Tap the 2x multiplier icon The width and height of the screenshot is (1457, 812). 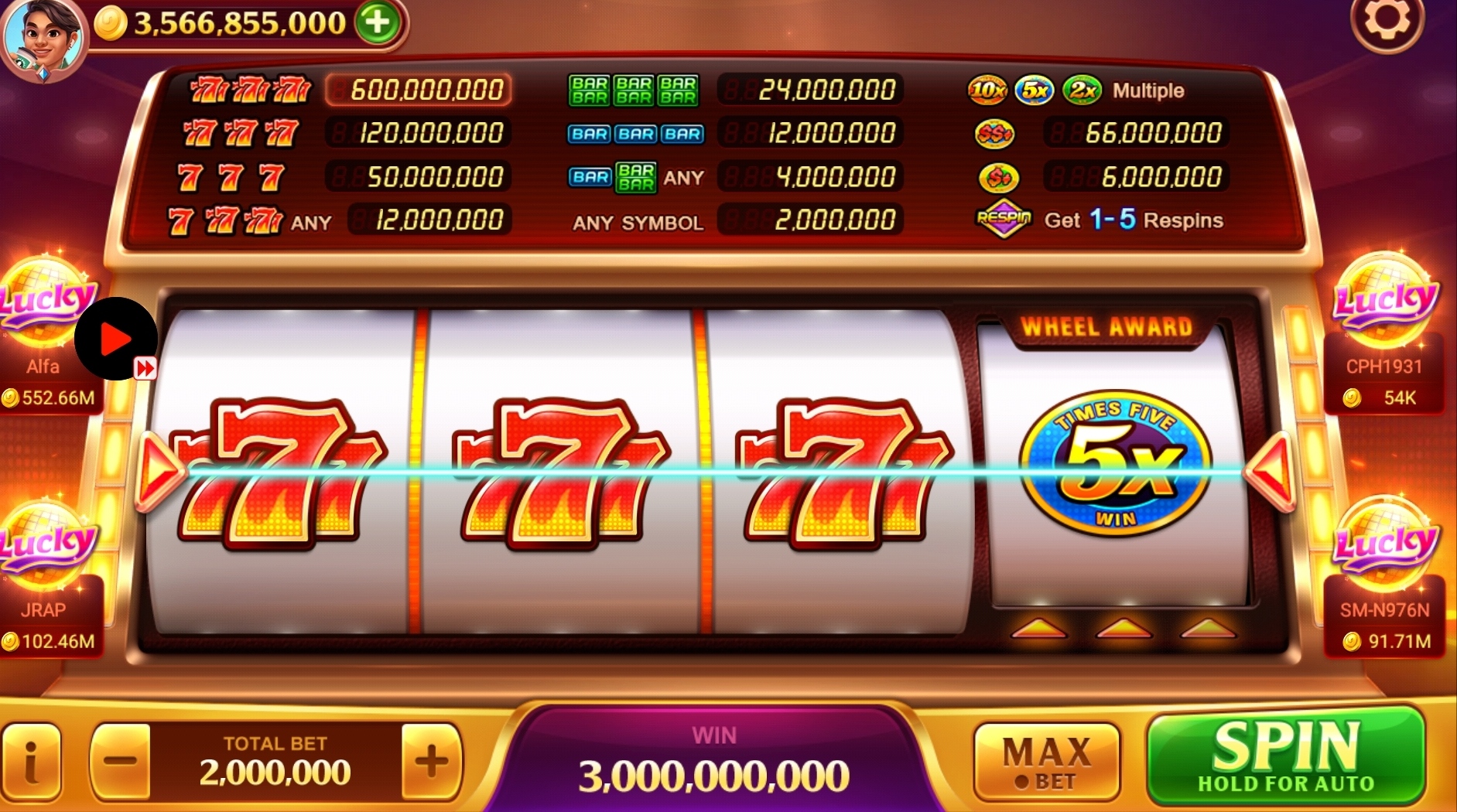pos(1080,90)
